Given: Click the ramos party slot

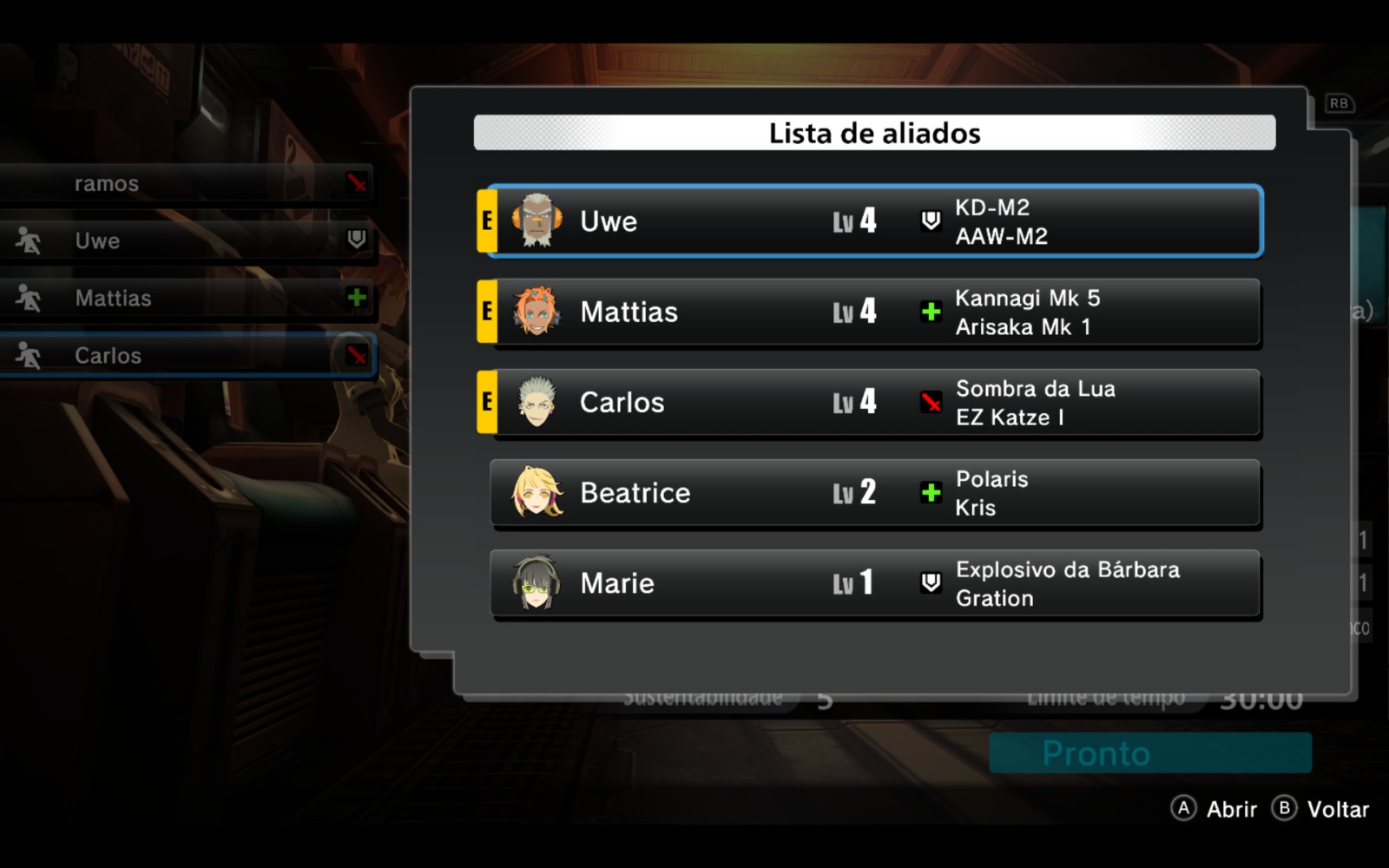Looking at the screenshot, I should [187, 184].
